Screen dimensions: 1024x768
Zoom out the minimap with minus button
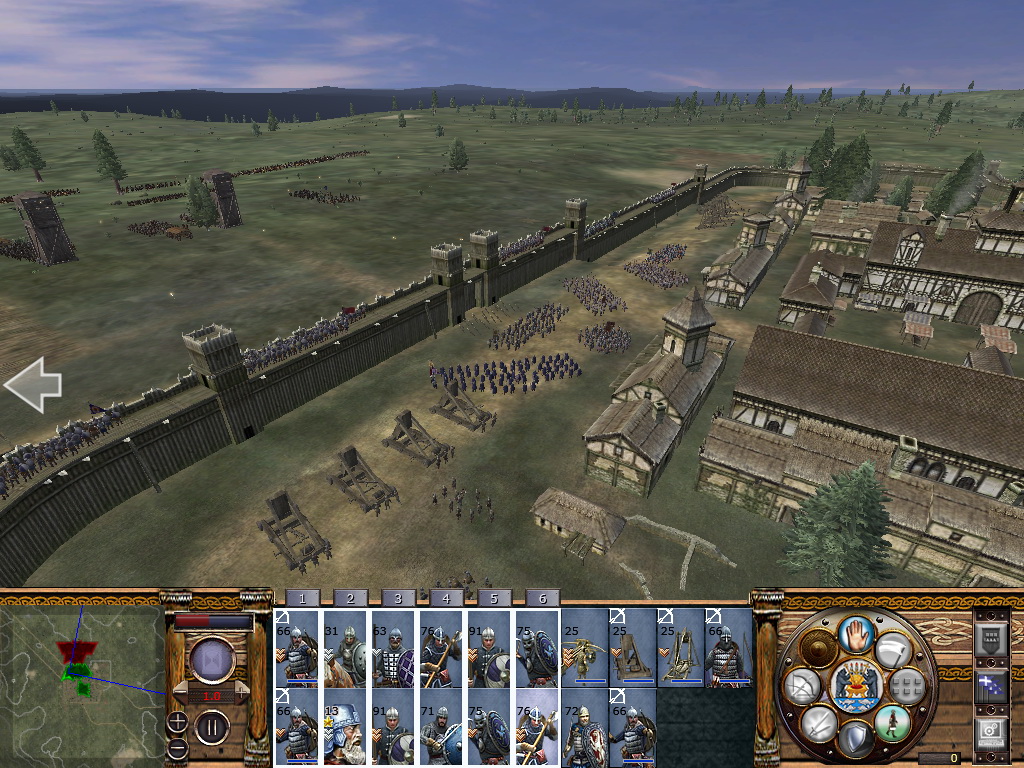pos(176,747)
